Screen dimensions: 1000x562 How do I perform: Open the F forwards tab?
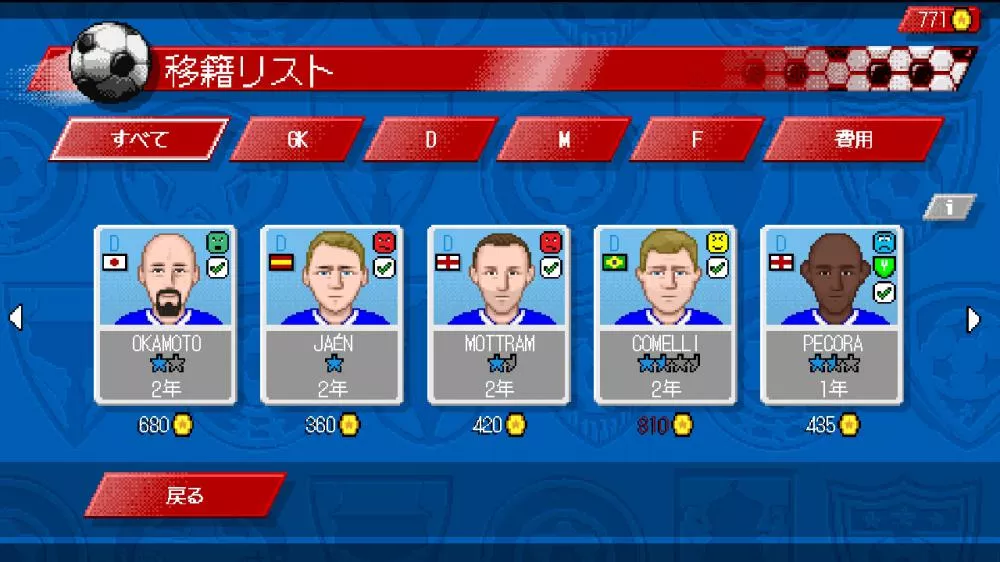(x=698, y=139)
